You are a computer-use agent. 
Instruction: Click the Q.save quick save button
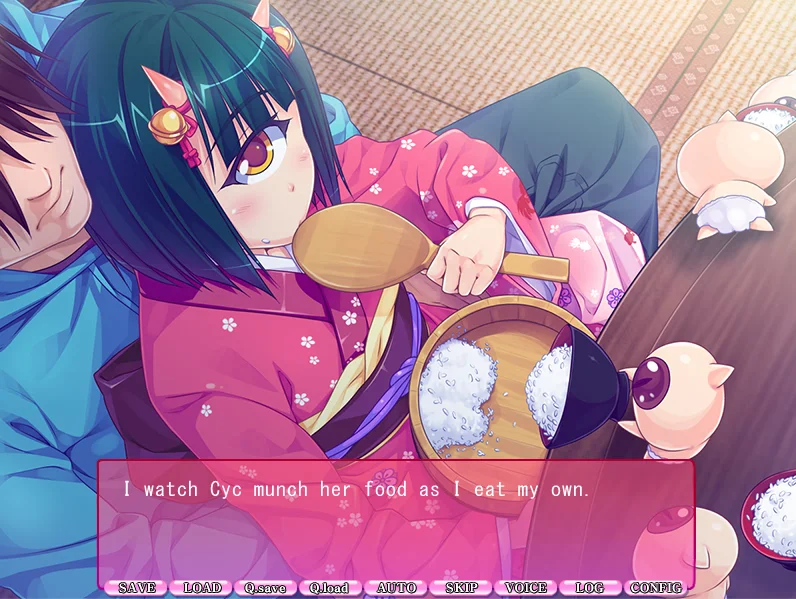pyautogui.click(x=265, y=588)
